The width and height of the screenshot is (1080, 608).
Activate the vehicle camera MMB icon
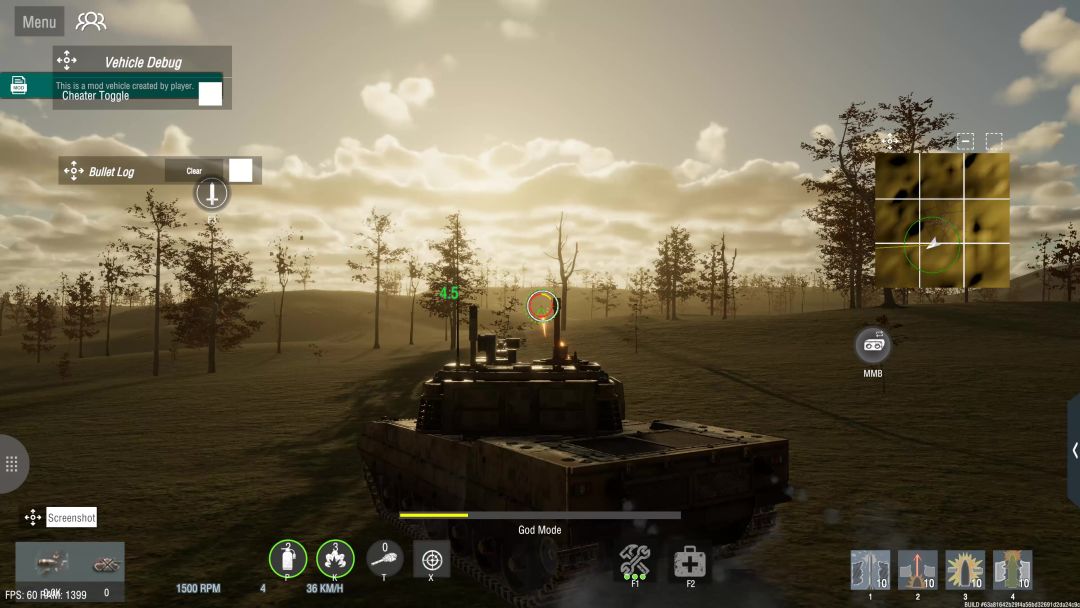click(873, 345)
